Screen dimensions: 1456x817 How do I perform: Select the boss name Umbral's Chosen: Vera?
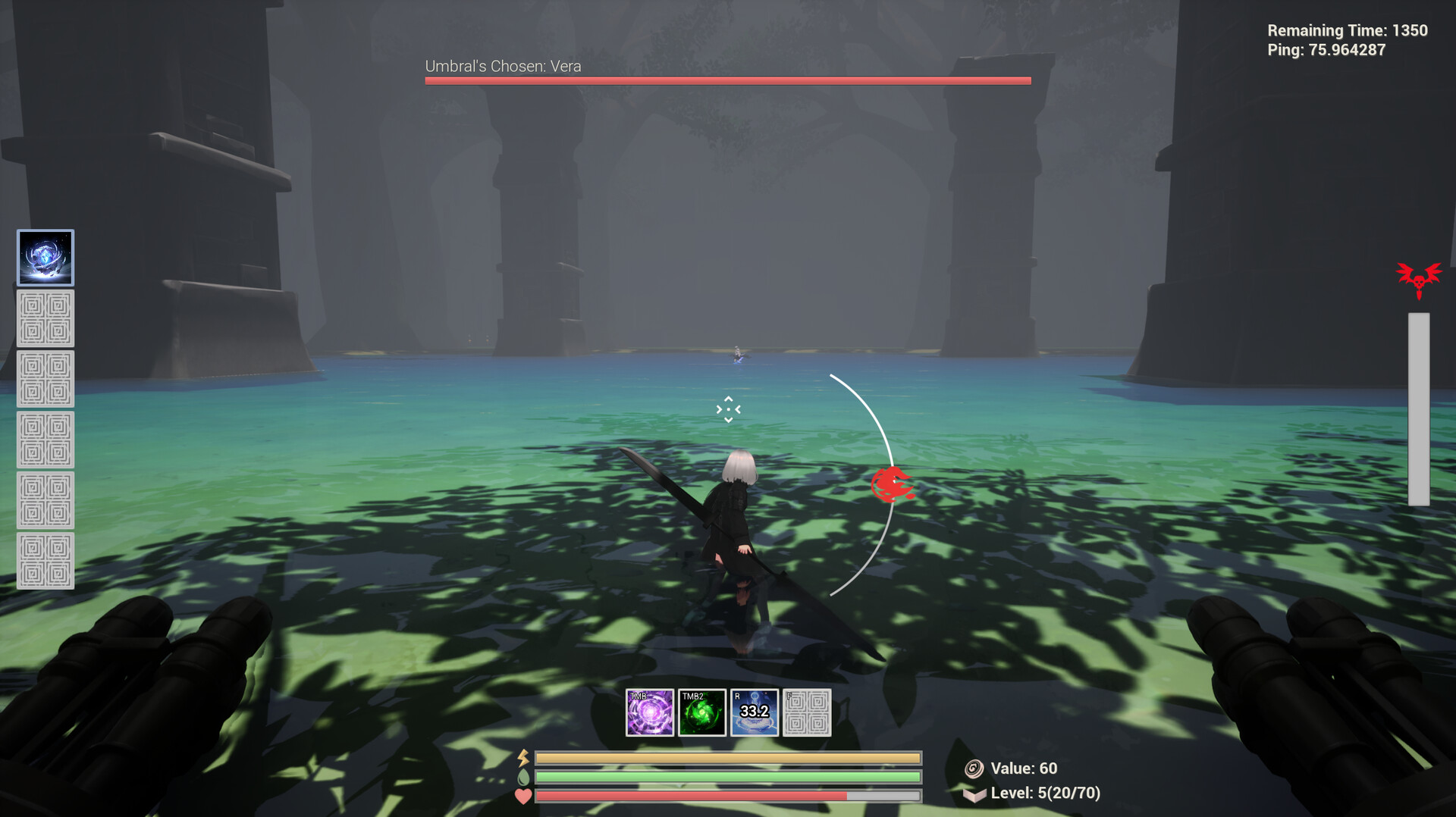tap(502, 66)
